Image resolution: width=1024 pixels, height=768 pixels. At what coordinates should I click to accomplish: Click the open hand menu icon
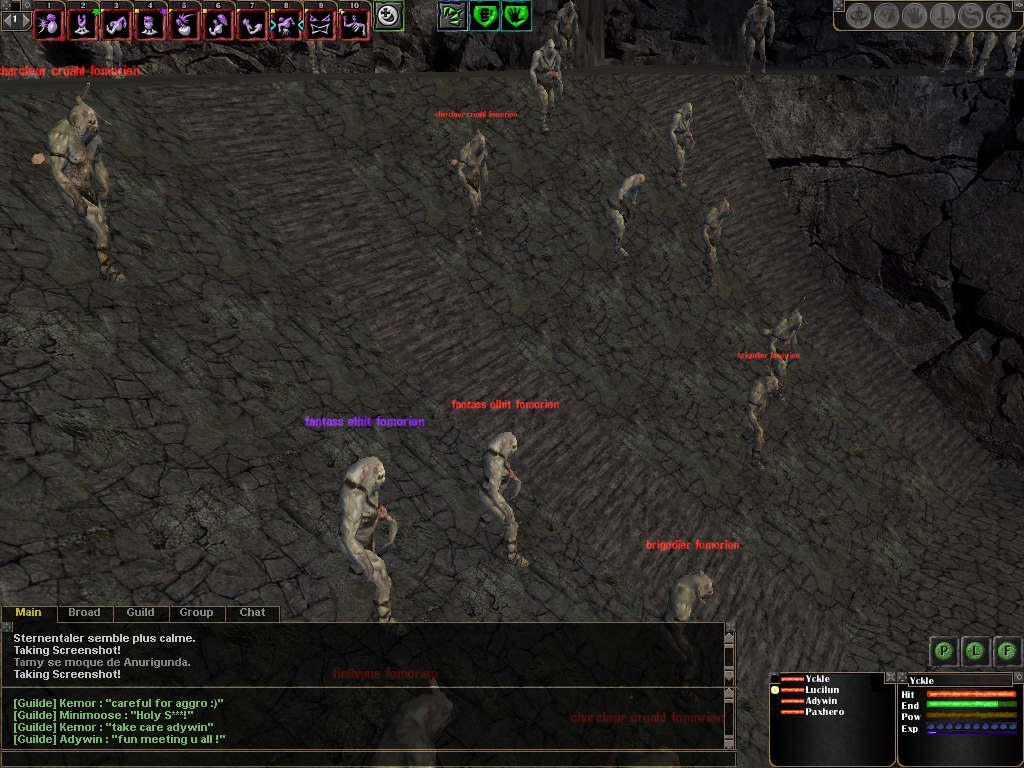pyautogui.click(x=914, y=16)
